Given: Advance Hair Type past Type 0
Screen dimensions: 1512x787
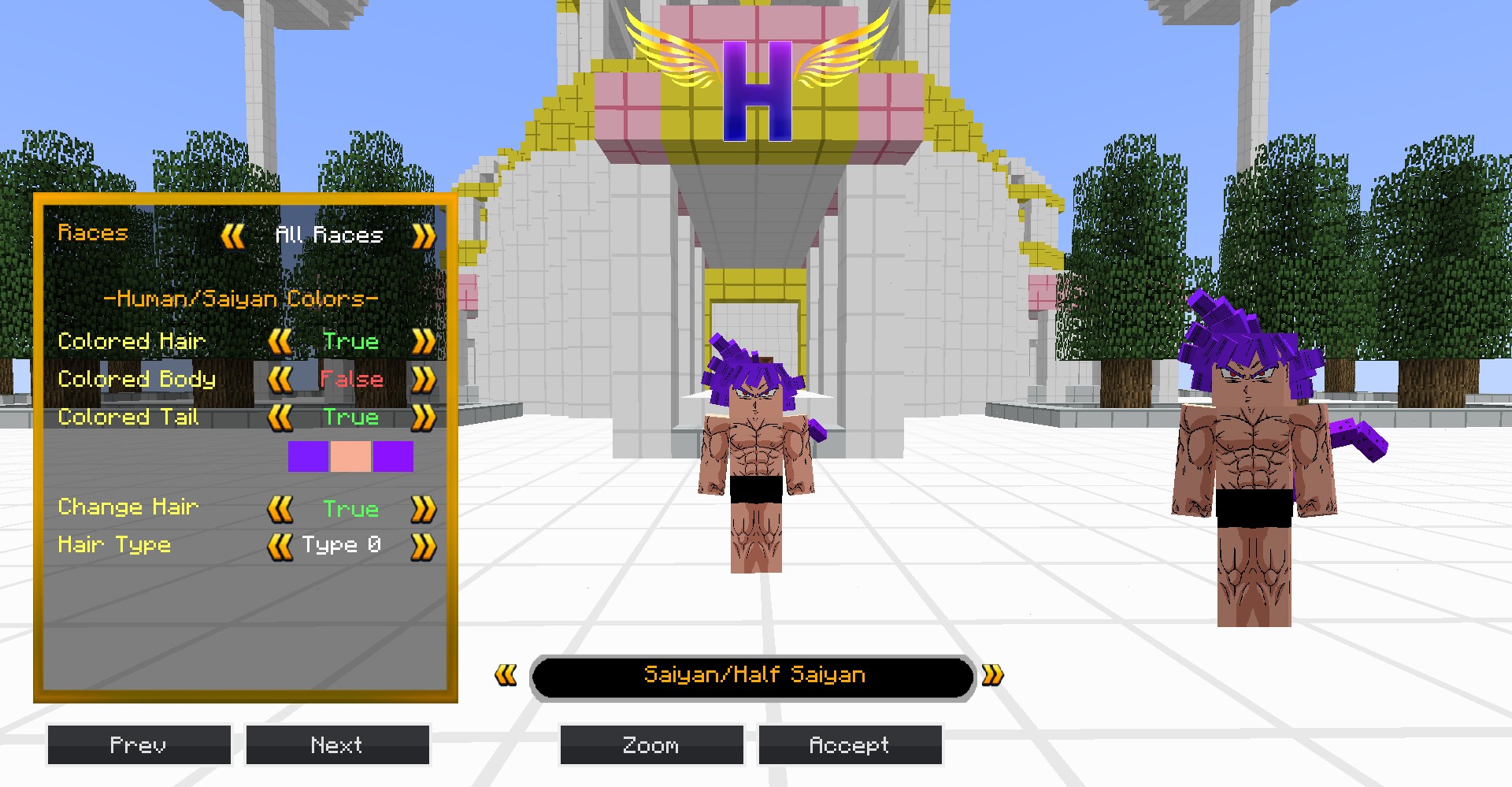Looking at the screenshot, I should pos(423,546).
